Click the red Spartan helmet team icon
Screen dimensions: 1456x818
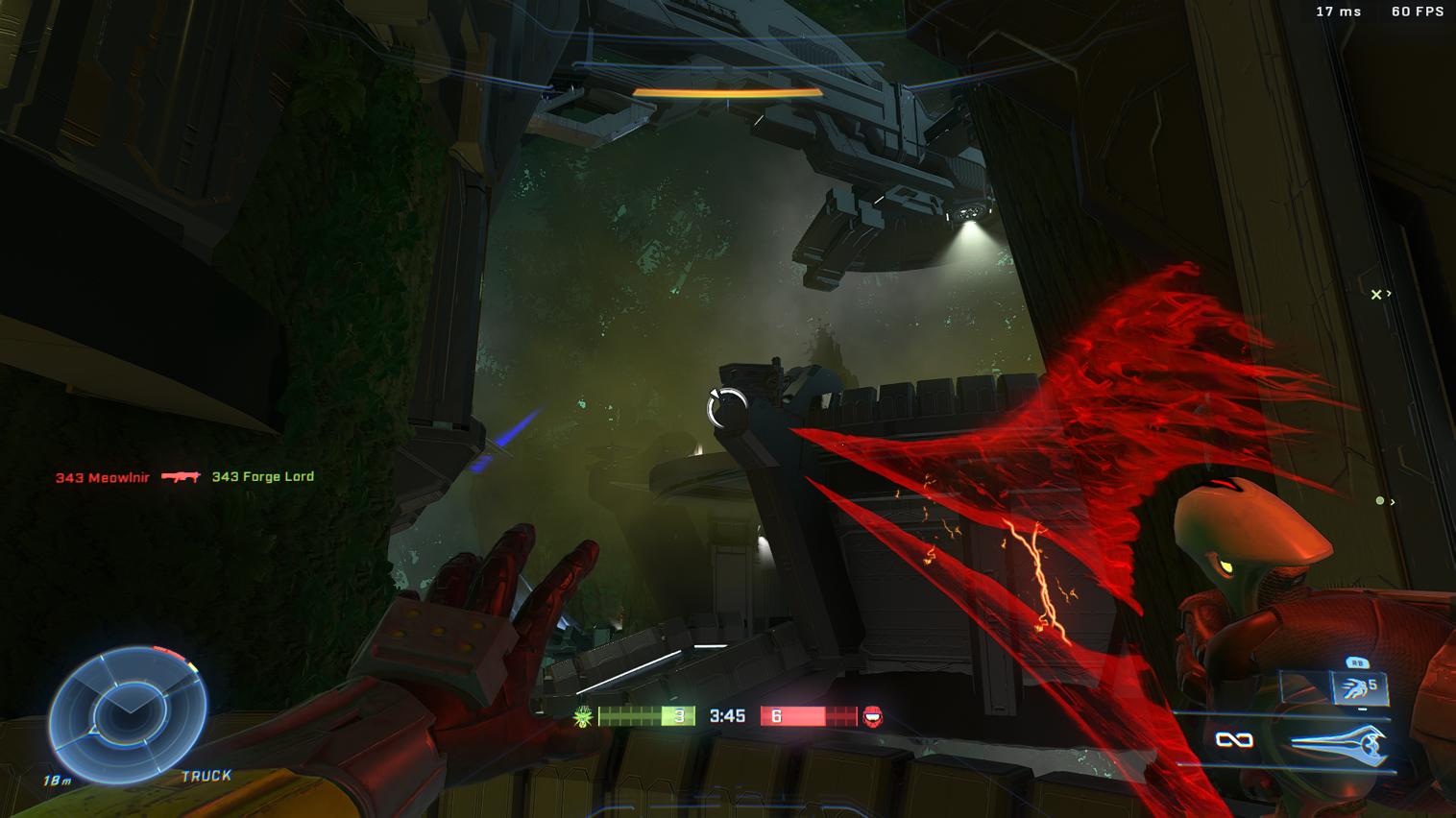[873, 716]
